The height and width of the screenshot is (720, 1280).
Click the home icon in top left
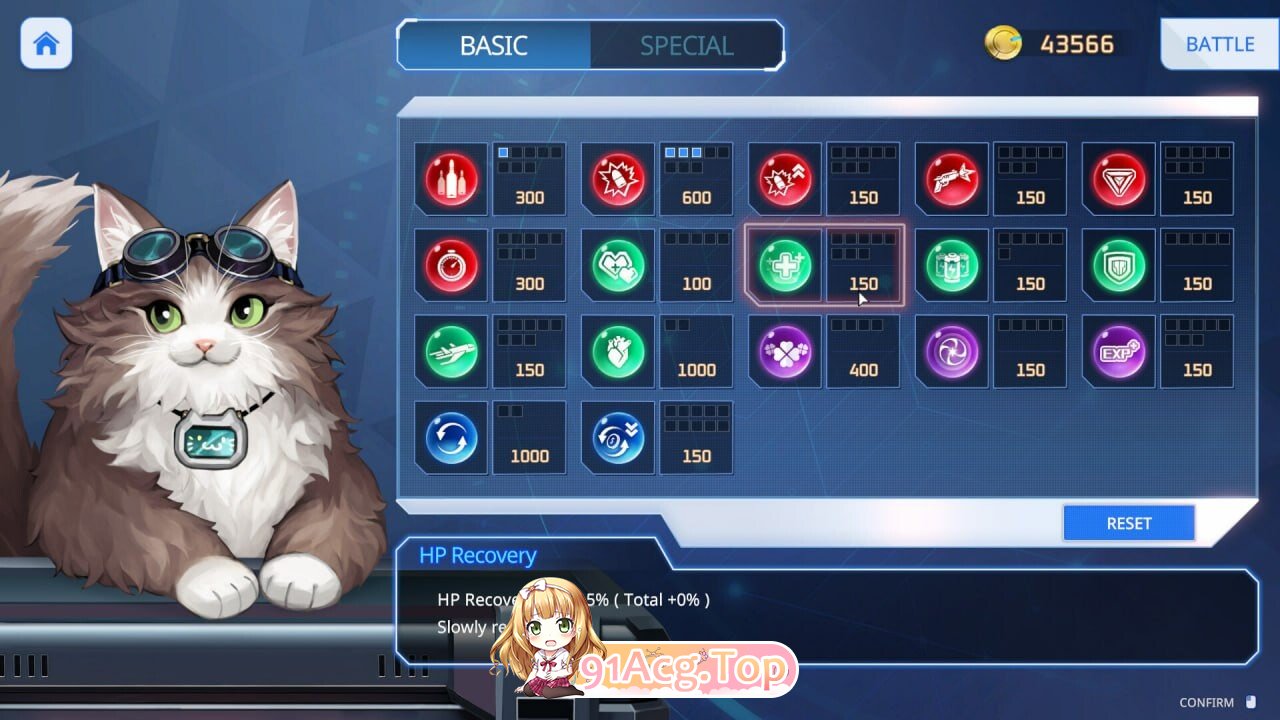(46, 44)
